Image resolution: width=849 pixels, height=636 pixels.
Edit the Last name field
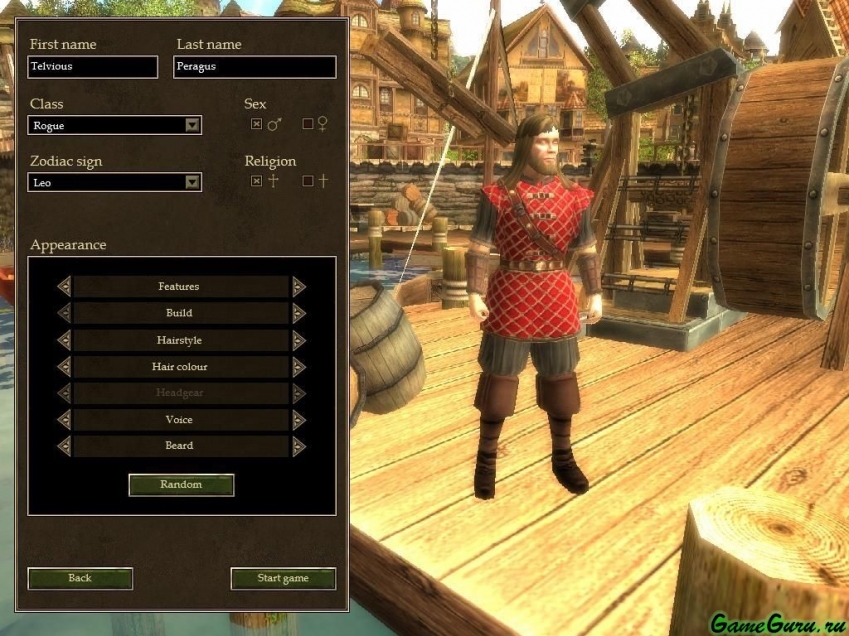254,67
